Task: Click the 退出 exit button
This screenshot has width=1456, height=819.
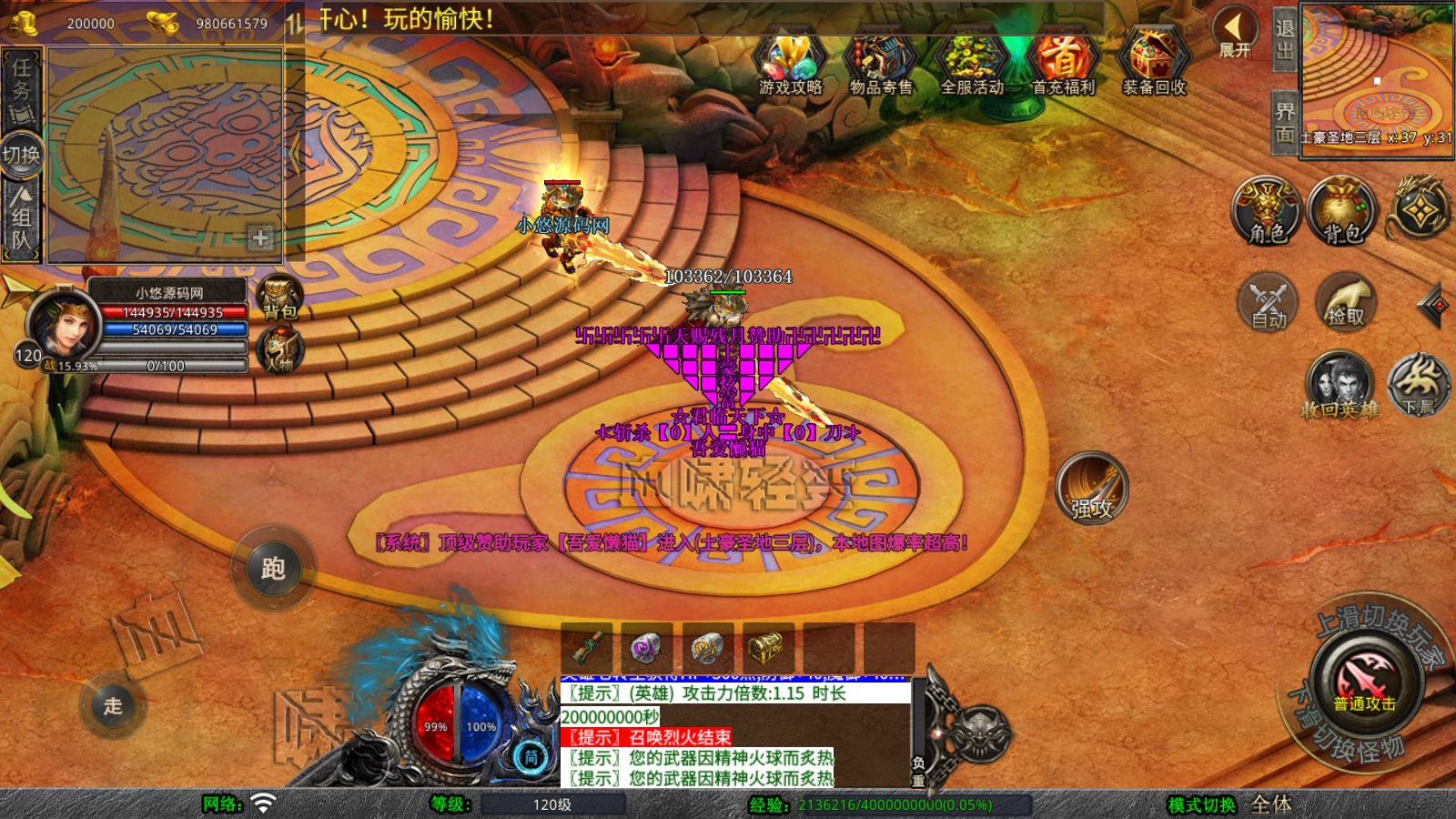Action: [1284, 39]
